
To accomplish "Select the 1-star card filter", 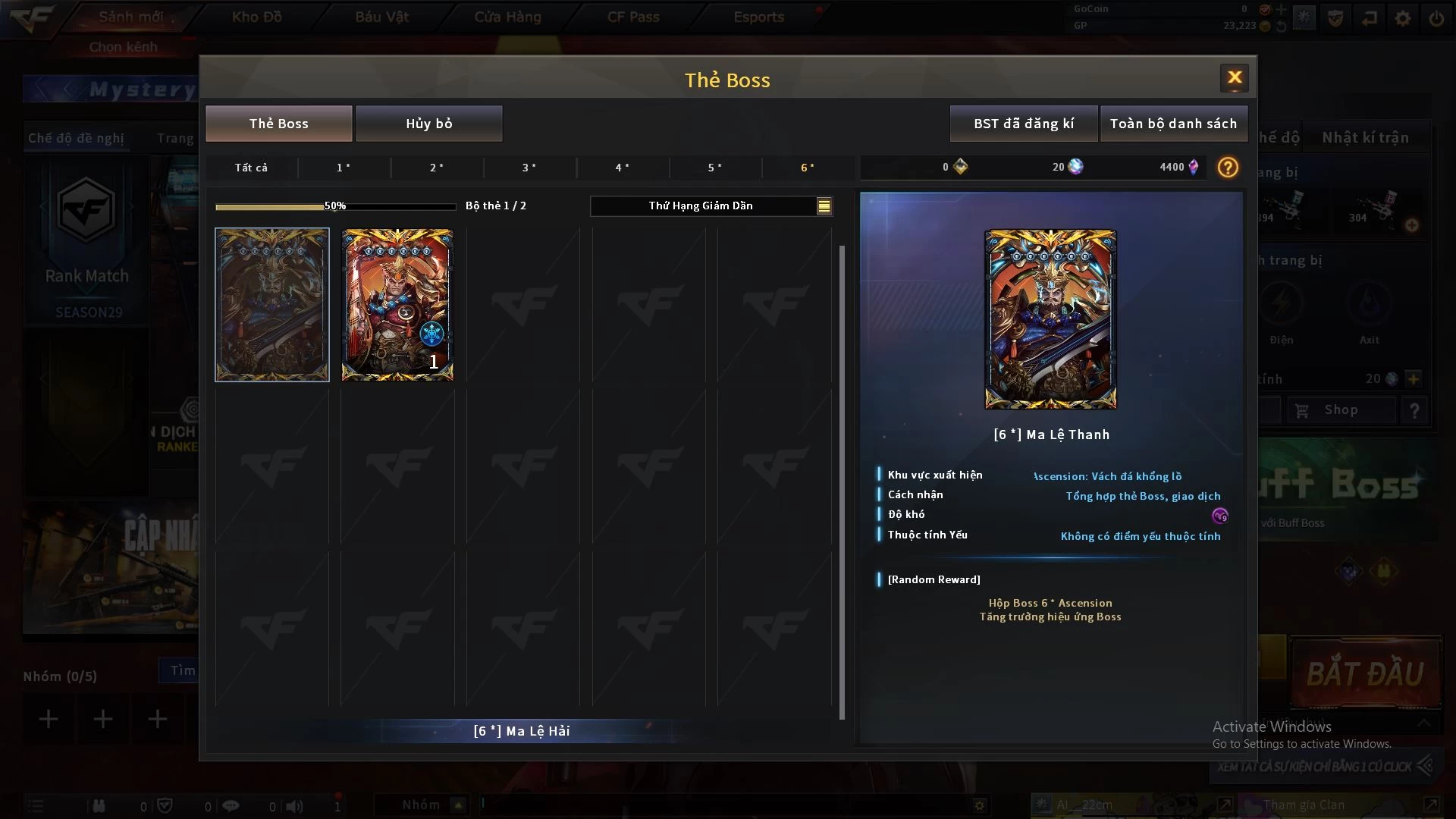I will pos(344,168).
